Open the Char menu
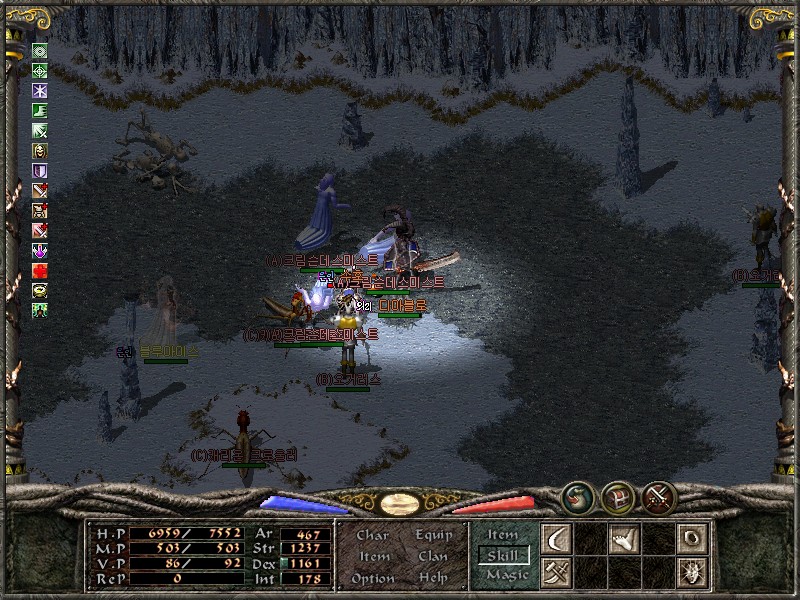The image size is (800, 600). click(x=372, y=535)
